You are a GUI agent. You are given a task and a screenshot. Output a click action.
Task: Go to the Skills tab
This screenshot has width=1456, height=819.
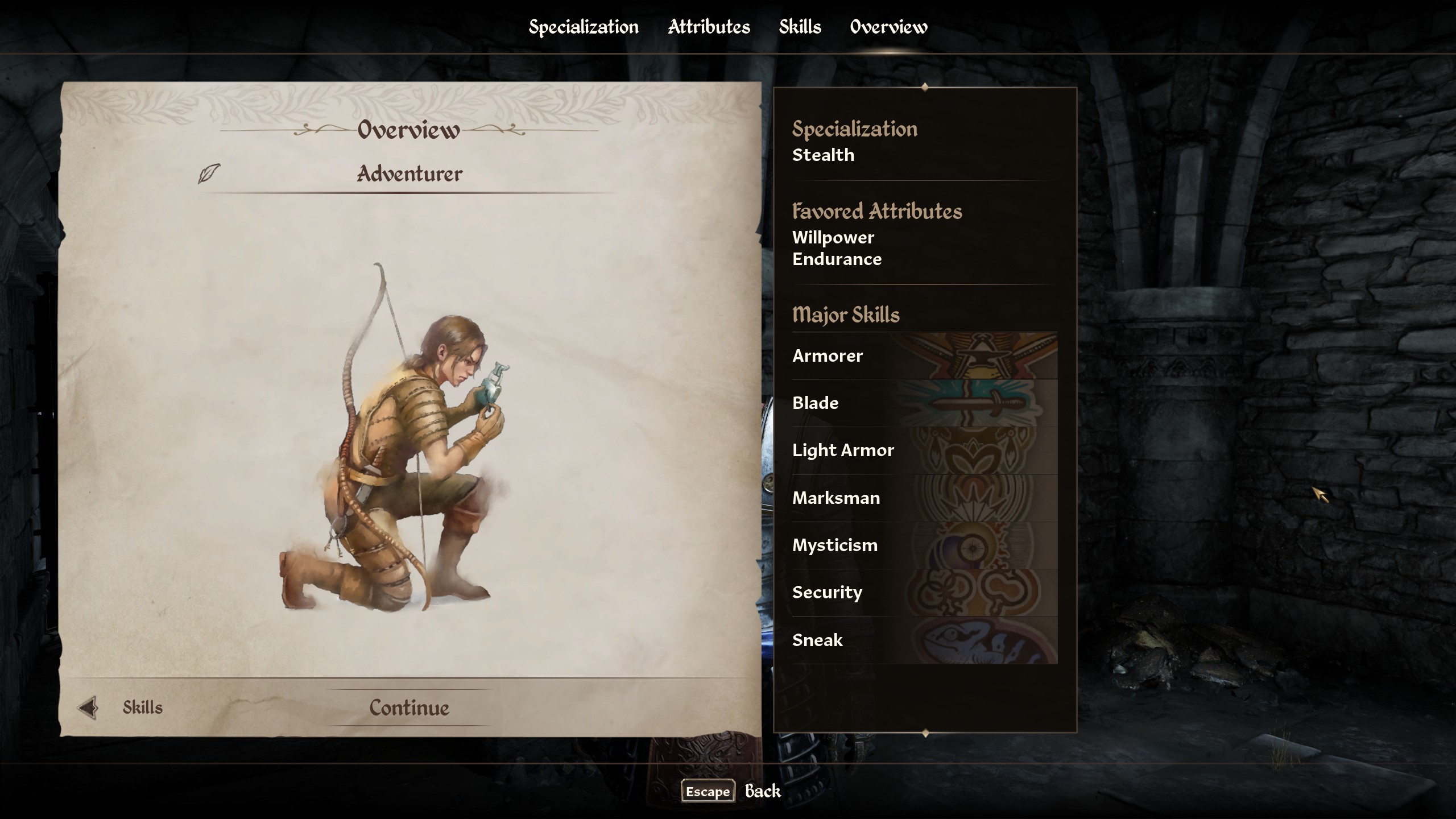800,27
